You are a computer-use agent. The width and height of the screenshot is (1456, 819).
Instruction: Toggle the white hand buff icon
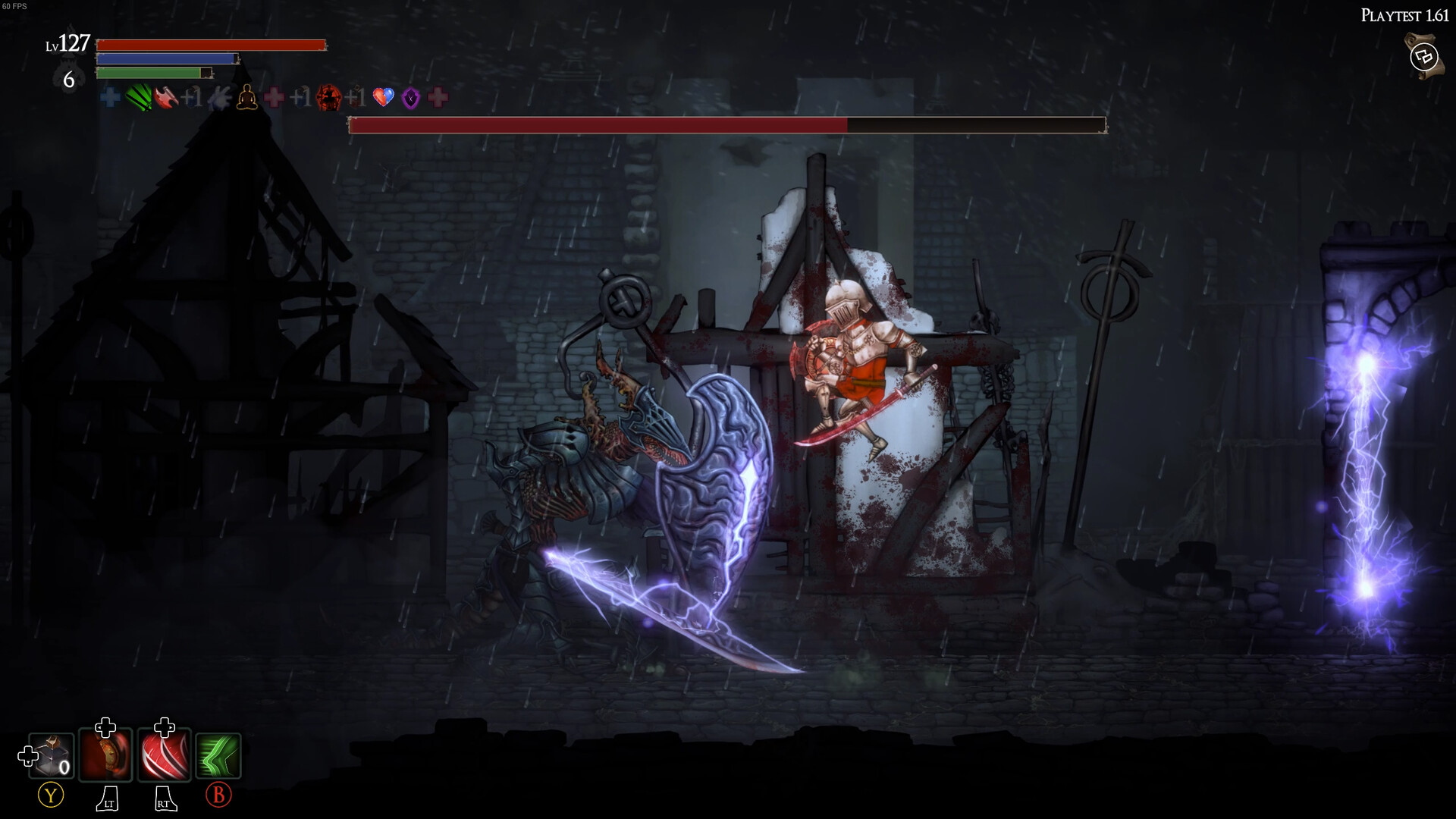pos(218,99)
